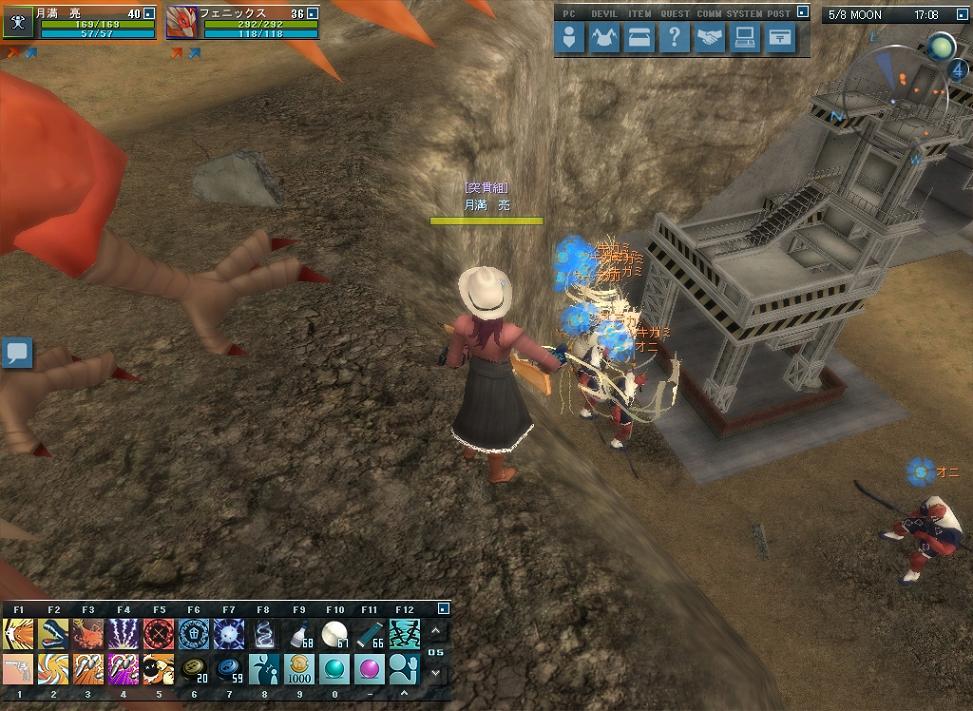
Task: Activate the F12 running figures icon
Action: (404, 633)
